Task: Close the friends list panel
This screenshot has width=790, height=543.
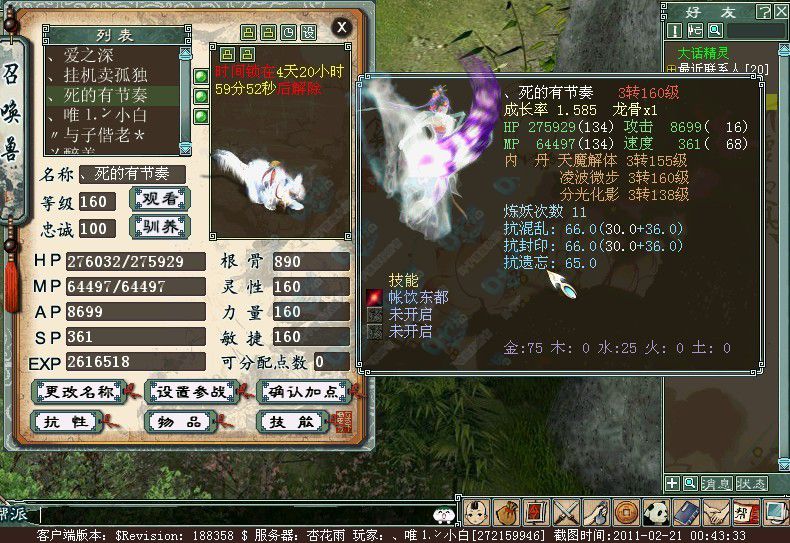Action: tap(781, 12)
